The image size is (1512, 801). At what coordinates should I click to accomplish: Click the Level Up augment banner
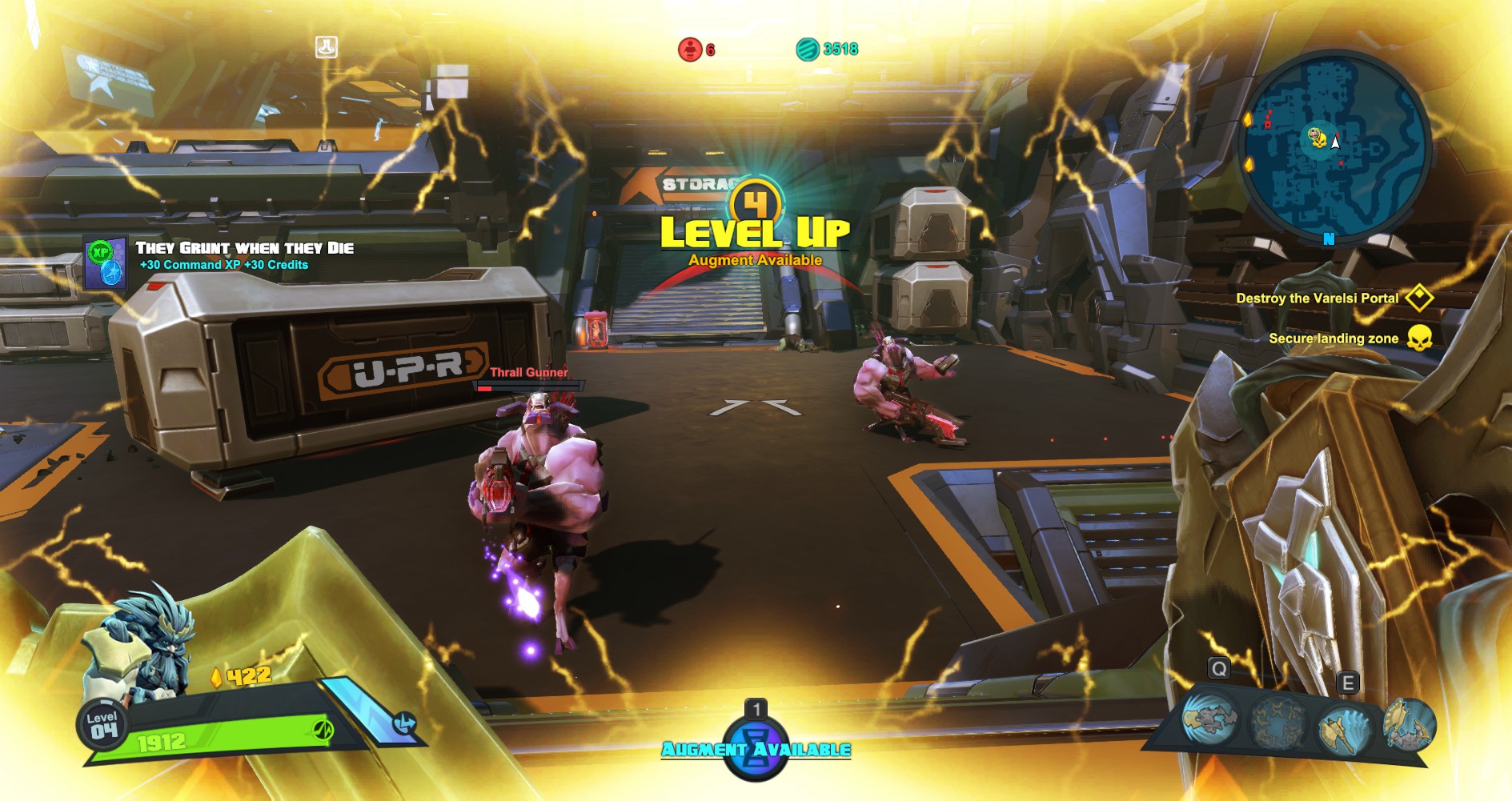[755, 230]
